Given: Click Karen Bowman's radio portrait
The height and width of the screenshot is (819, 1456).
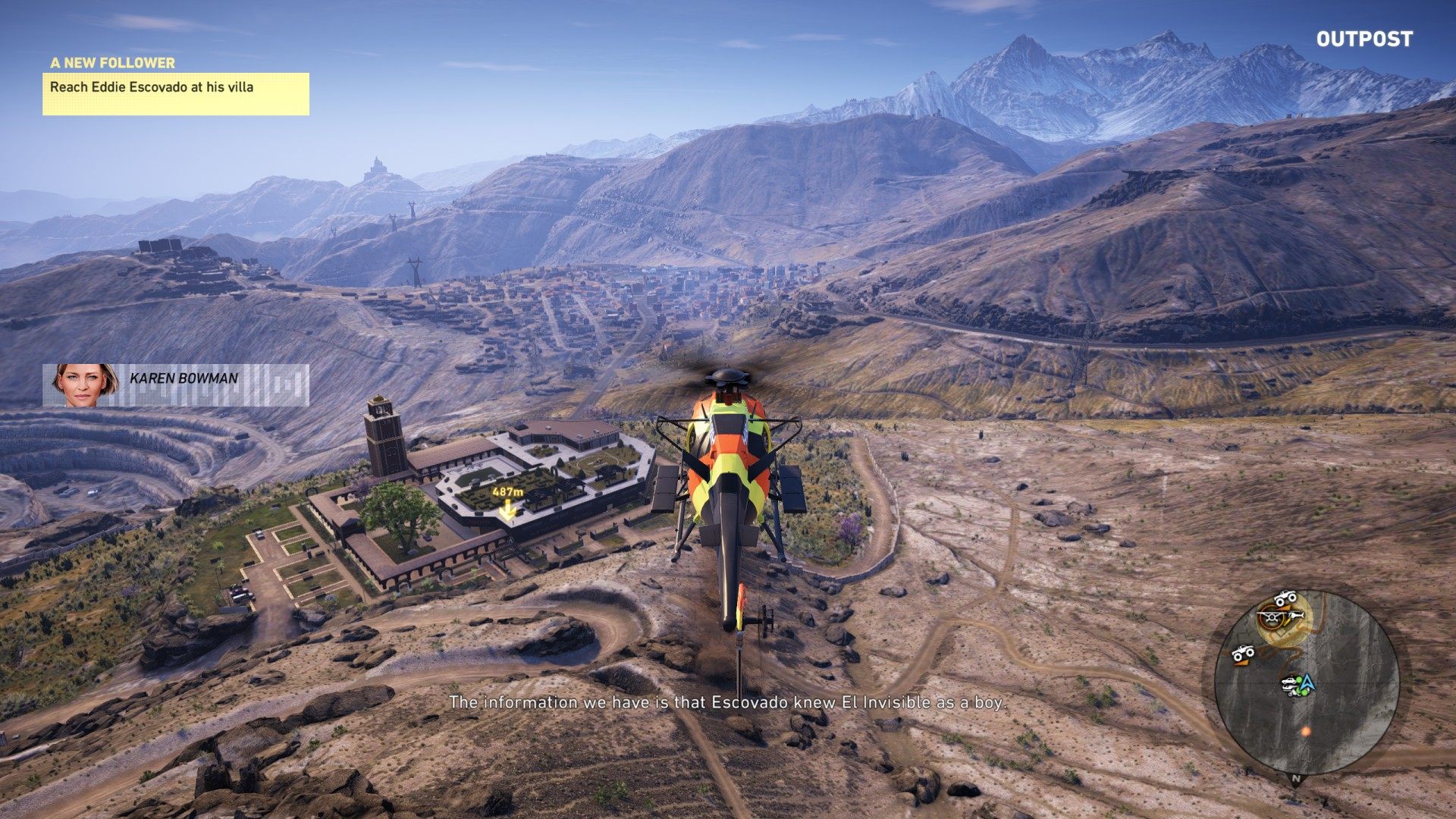Looking at the screenshot, I should coord(86,384).
